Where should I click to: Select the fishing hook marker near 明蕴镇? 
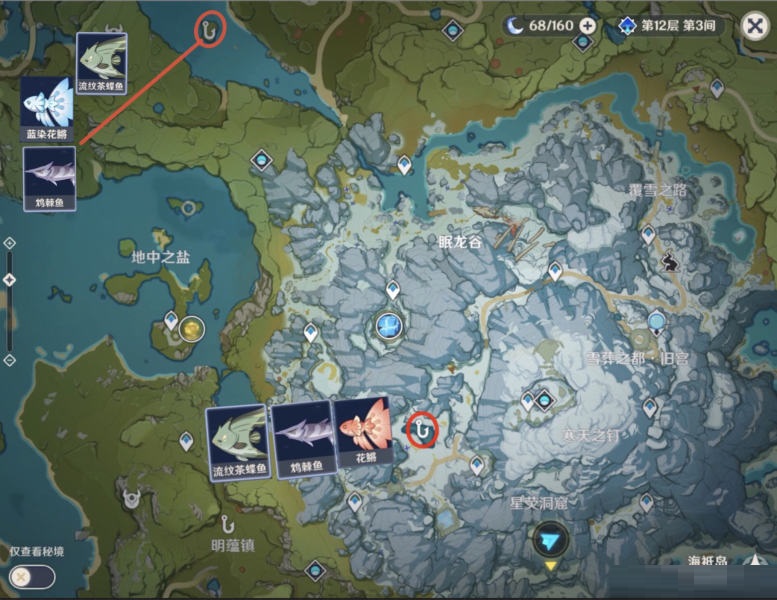click(229, 522)
